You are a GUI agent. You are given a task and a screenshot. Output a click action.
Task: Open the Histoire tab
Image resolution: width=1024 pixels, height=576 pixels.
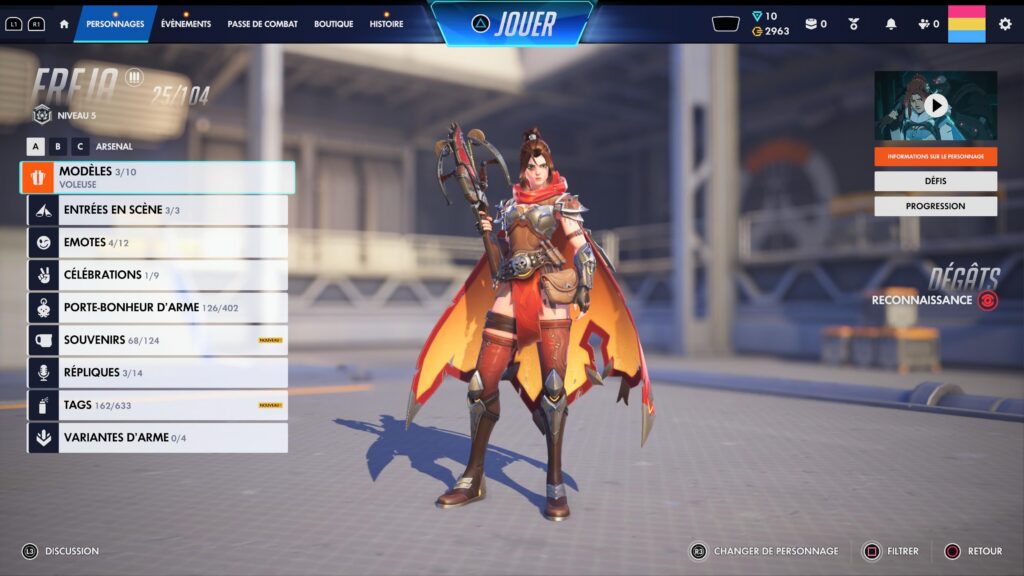386,24
